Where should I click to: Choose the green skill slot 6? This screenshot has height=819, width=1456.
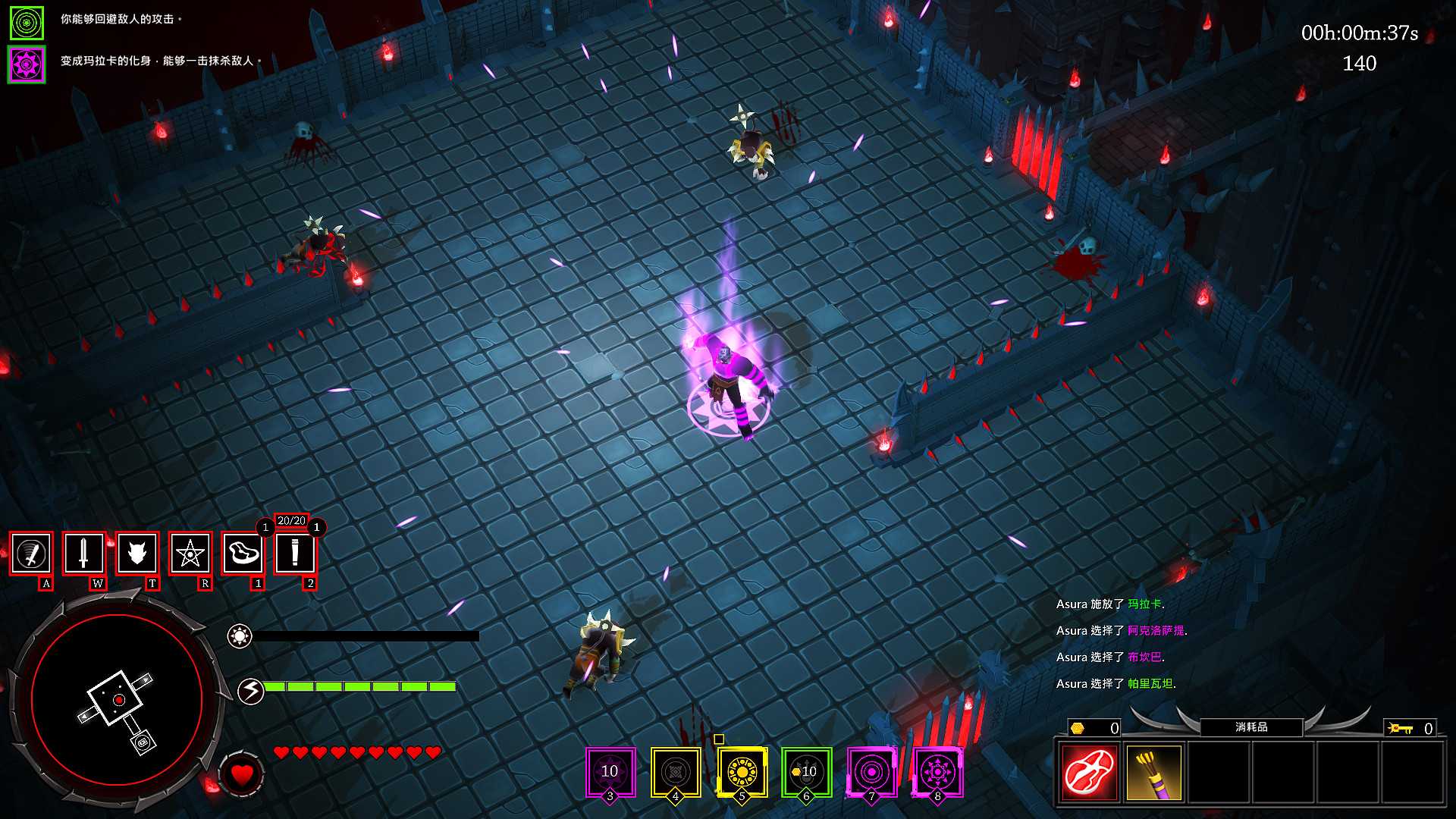tap(807, 772)
